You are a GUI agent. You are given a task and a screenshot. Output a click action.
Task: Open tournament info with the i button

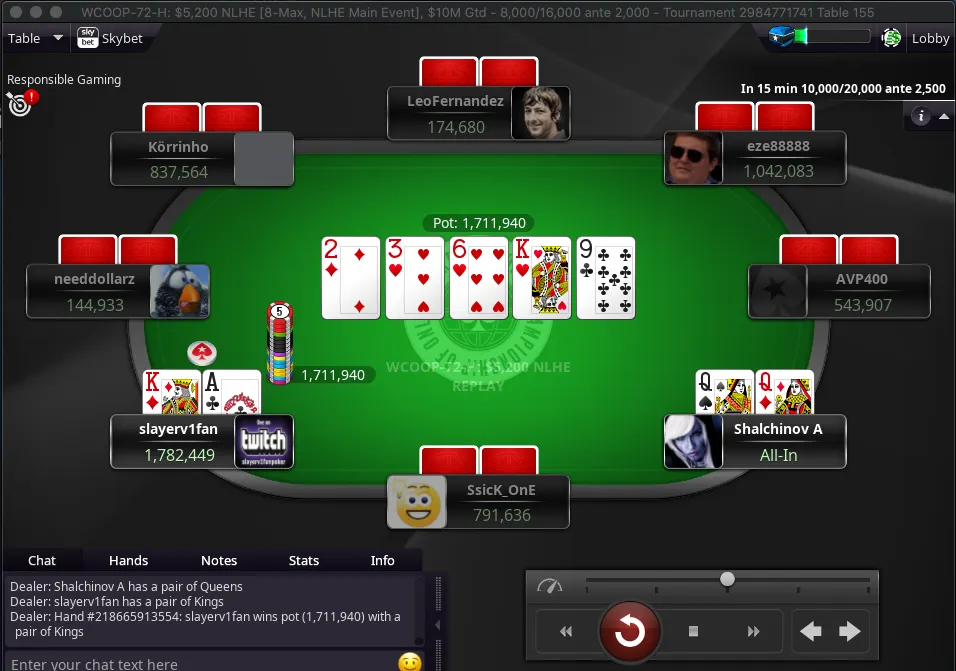tap(921, 116)
